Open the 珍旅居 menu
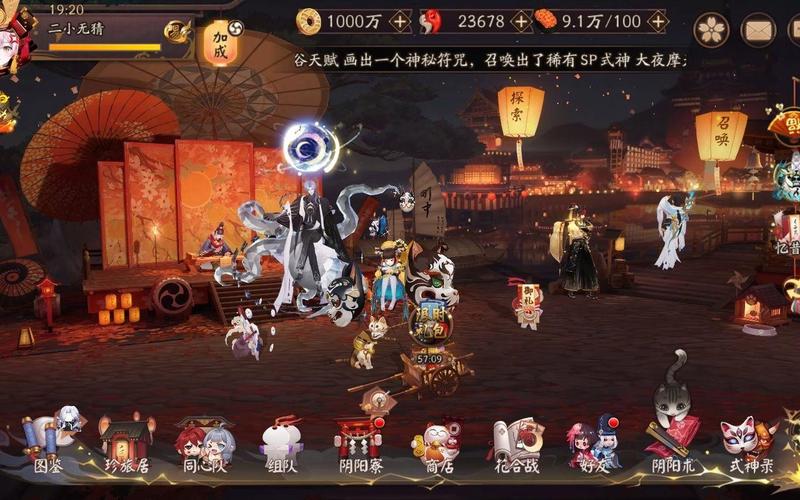This screenshot has width=800, height=500. click(126, 442)
